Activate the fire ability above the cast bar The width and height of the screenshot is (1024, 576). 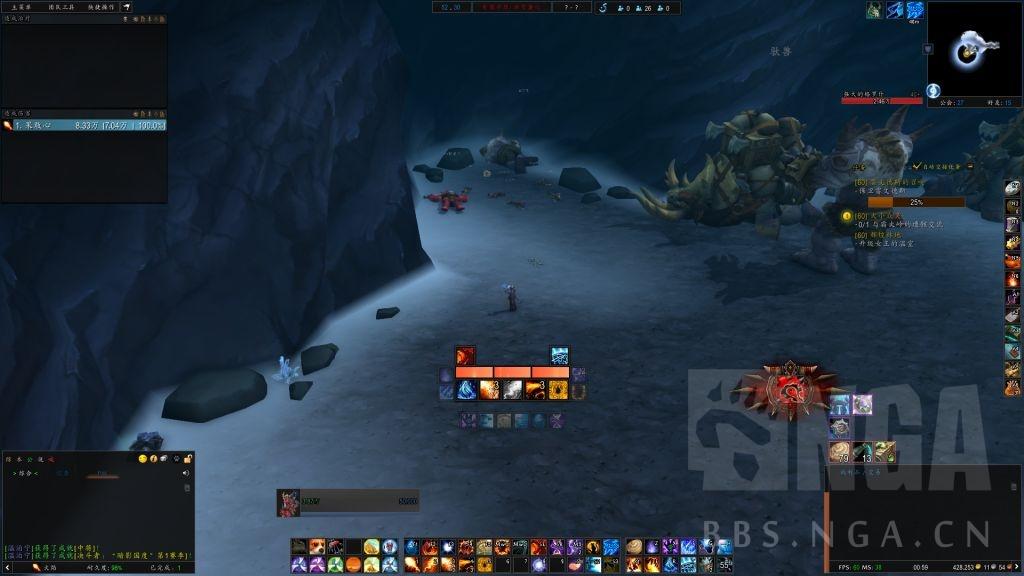(x=465, y=356)
